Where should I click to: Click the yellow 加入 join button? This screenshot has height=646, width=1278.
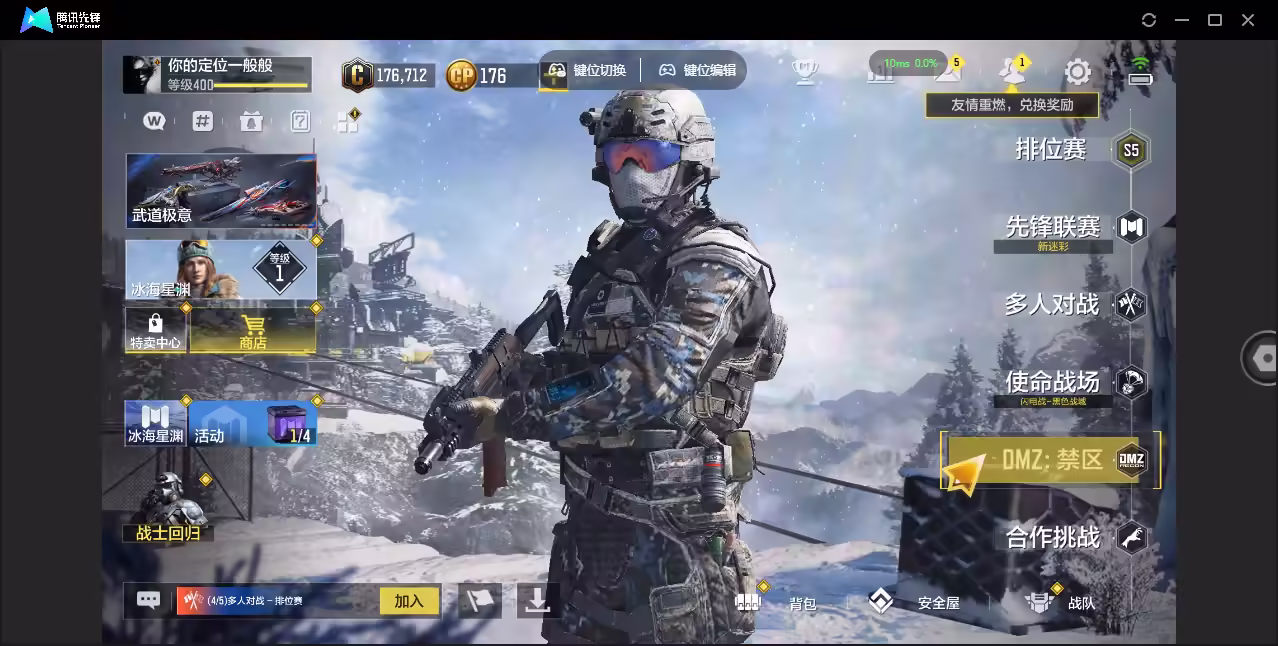pyautogui.click(x=409, y=601)
